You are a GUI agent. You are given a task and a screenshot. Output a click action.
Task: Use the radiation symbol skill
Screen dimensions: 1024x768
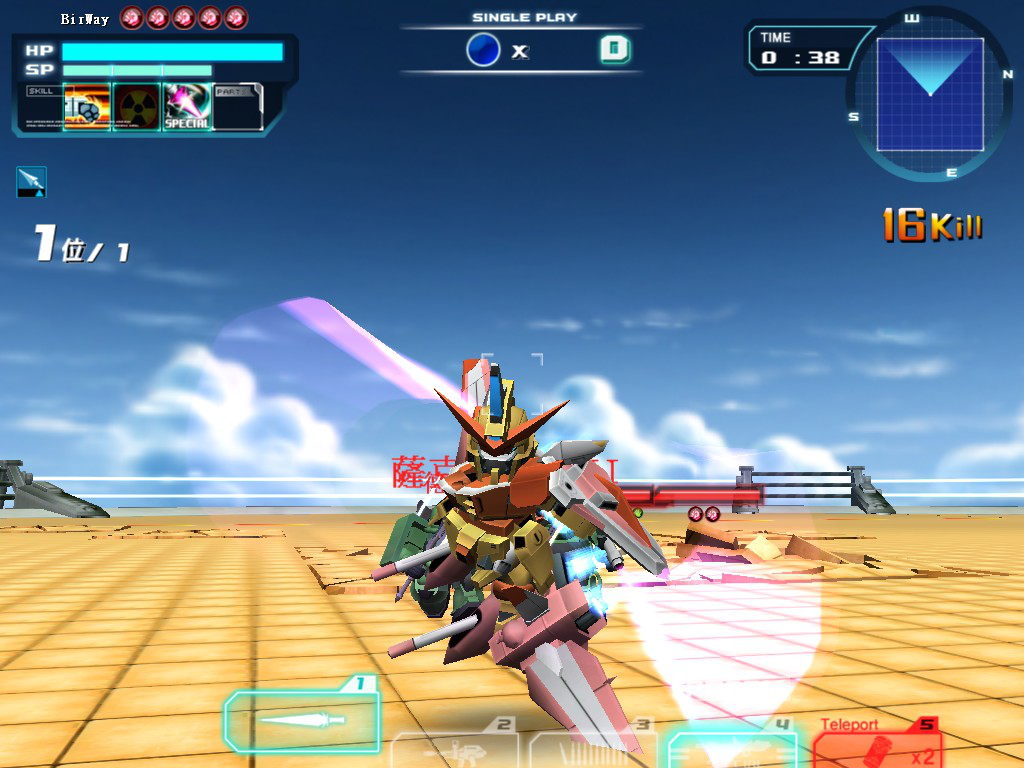pos(137,107)
